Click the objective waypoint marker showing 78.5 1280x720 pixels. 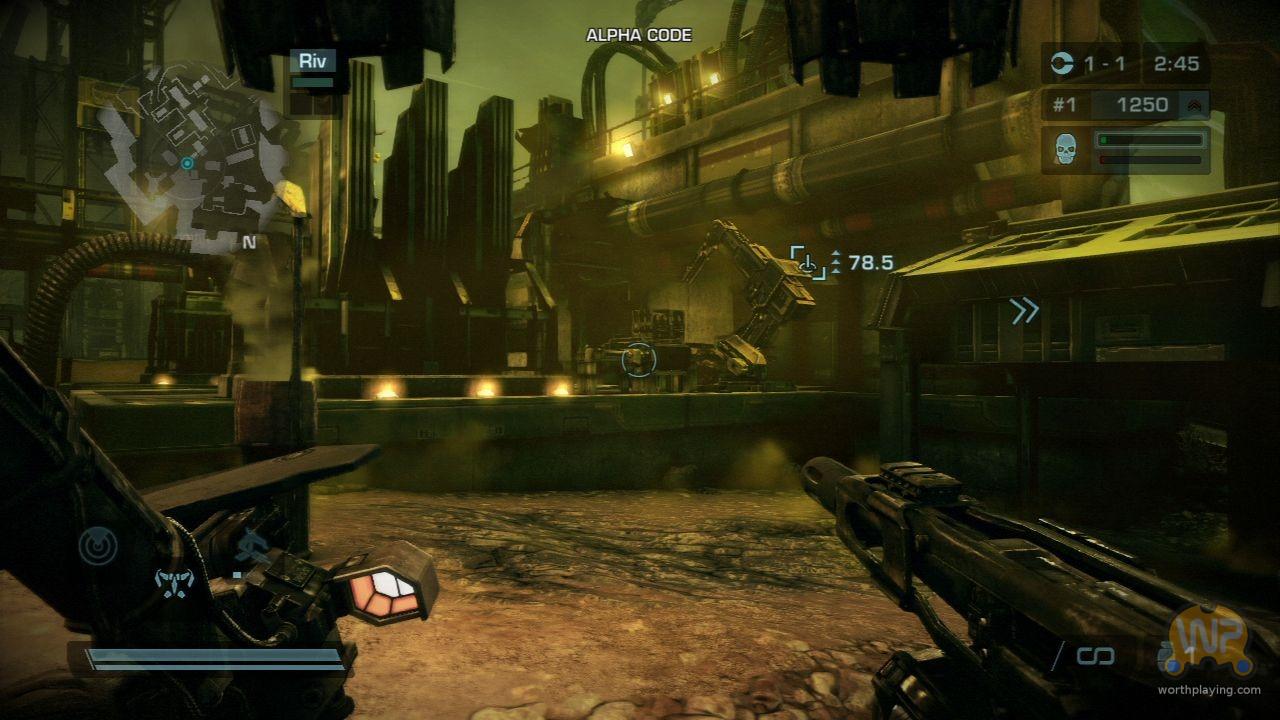pos(808,263)
